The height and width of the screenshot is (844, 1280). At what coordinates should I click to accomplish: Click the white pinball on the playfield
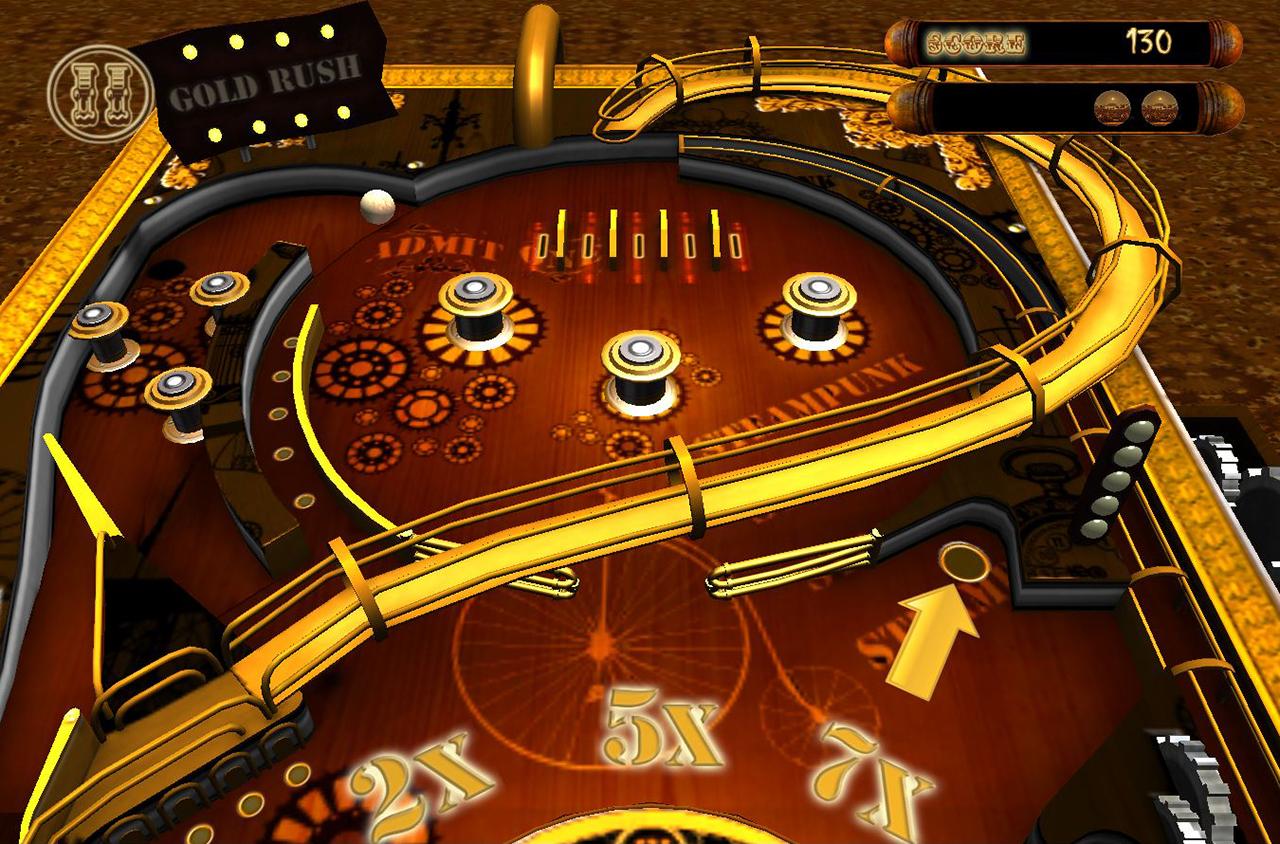click(x=377, y=206)
